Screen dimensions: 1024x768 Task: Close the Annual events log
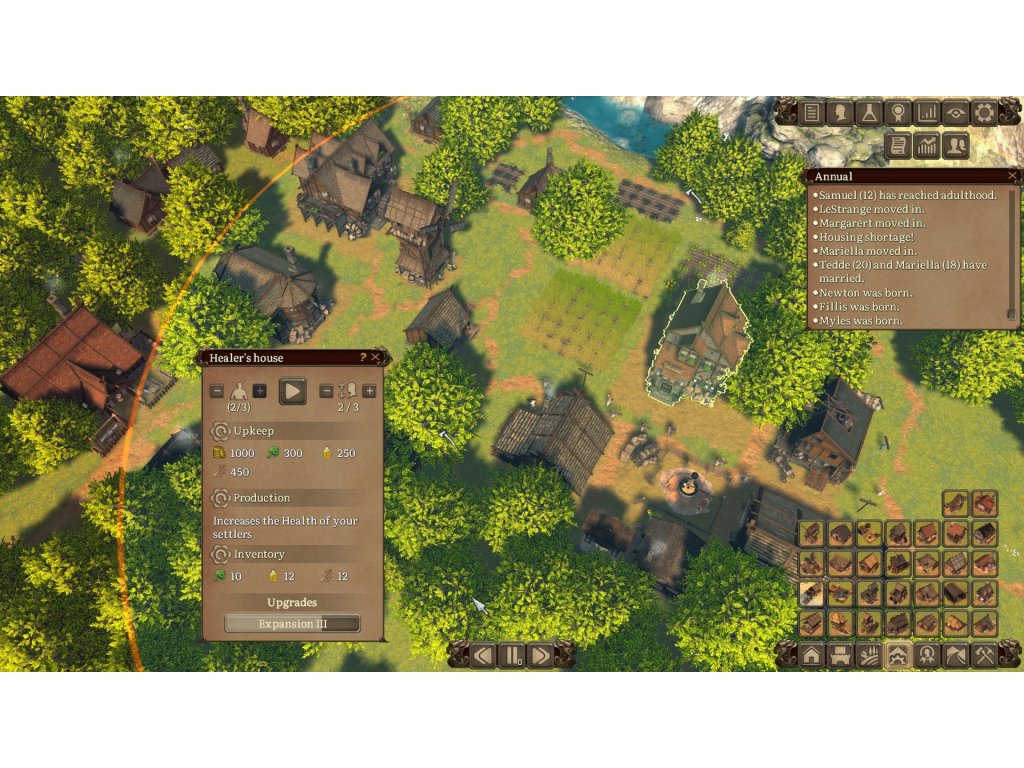[x=1012, y=176]
